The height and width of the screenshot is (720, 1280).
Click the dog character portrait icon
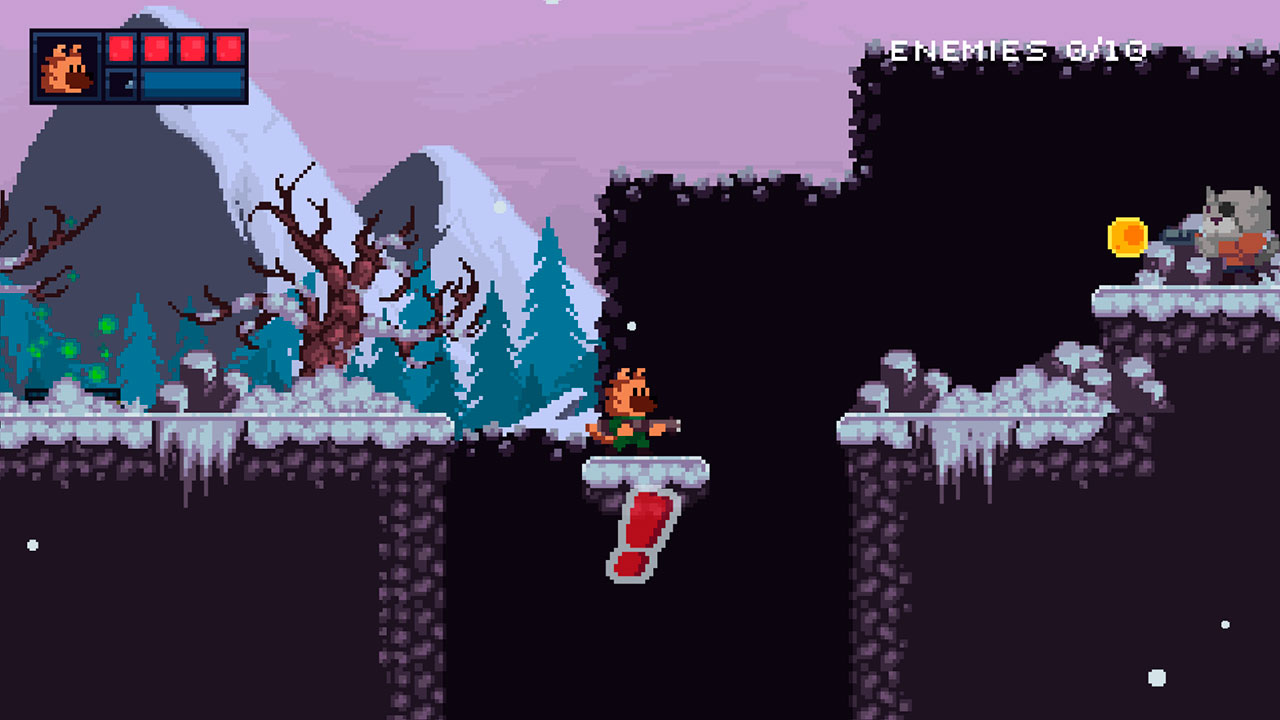(x=66, y=65)
